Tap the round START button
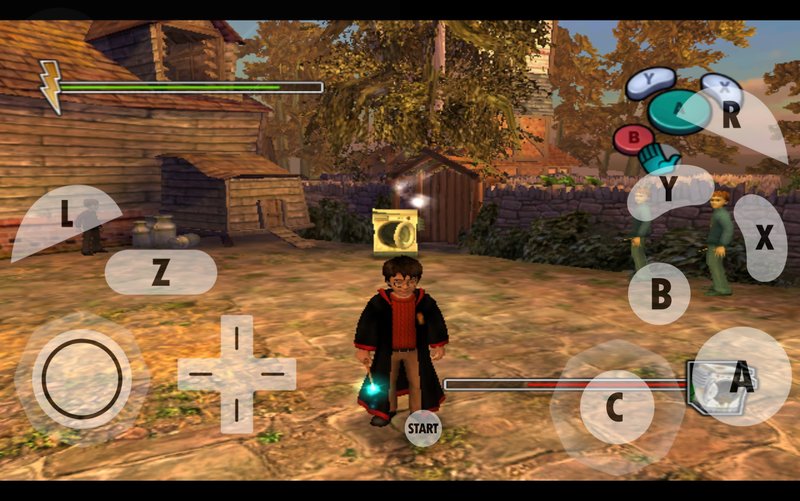This screenshot has height=501, width=800. [423, 428]
